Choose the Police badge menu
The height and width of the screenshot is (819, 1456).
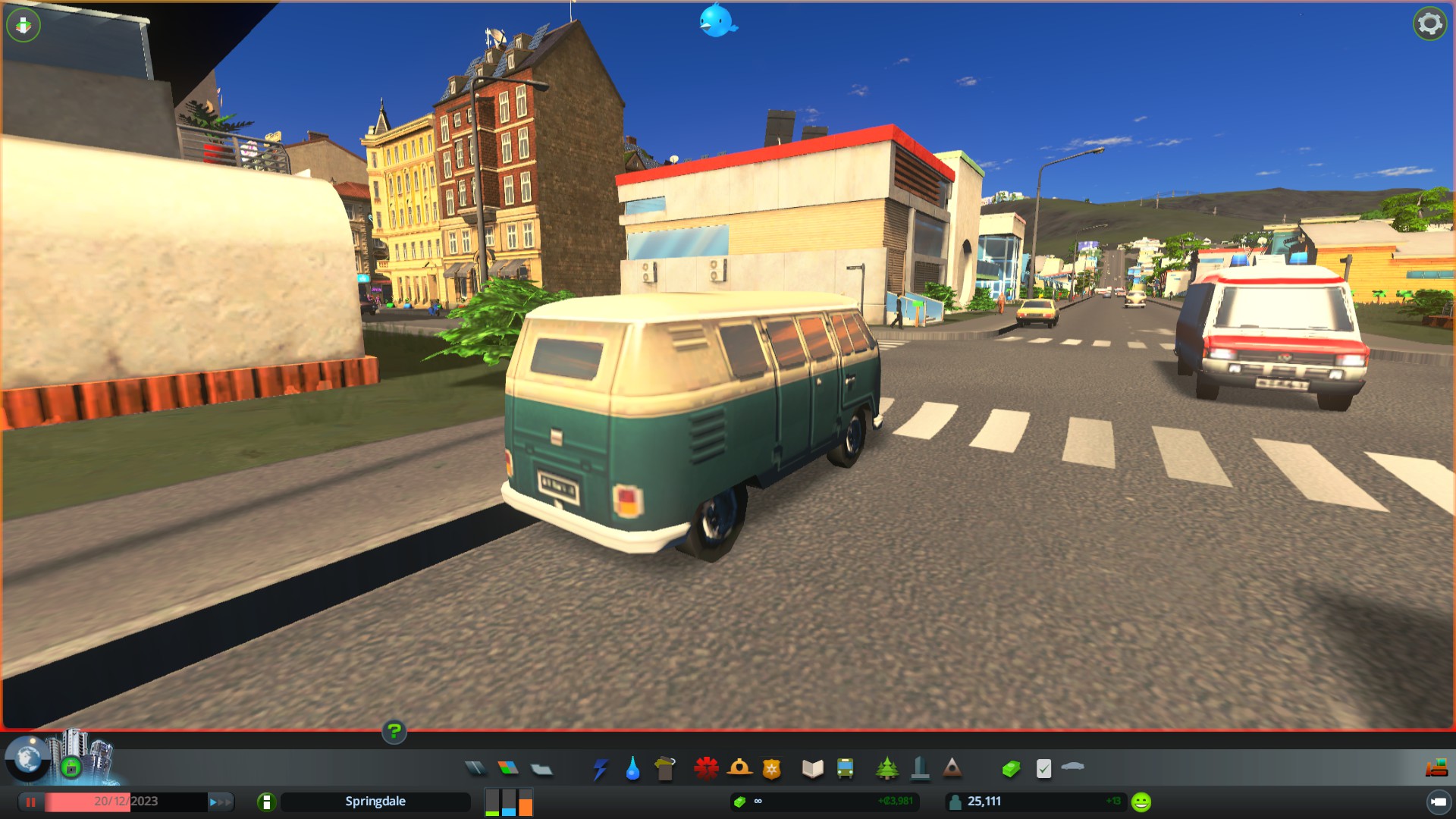pyautogui.click(x=771, y=769)
